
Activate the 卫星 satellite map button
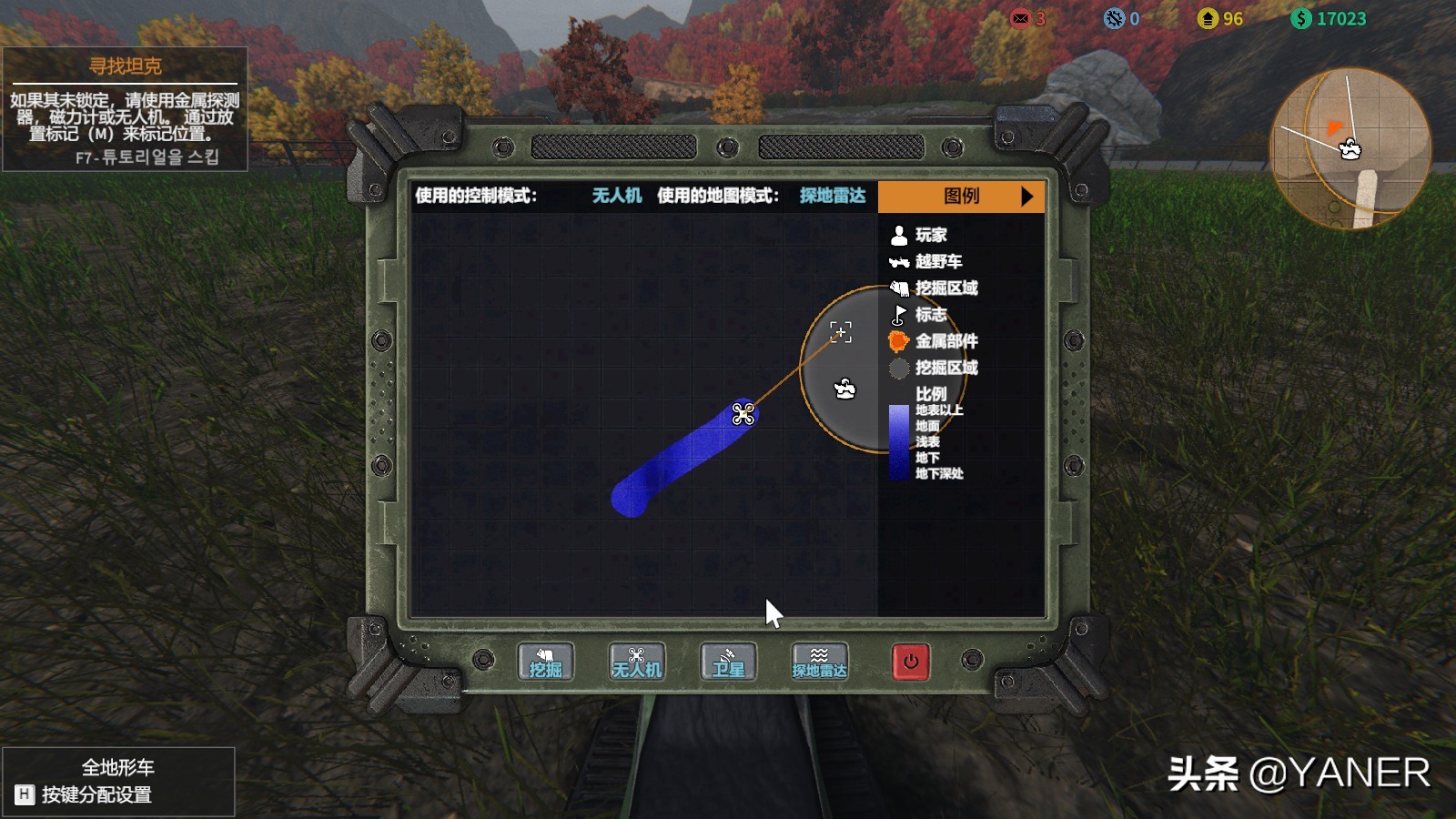728,662
